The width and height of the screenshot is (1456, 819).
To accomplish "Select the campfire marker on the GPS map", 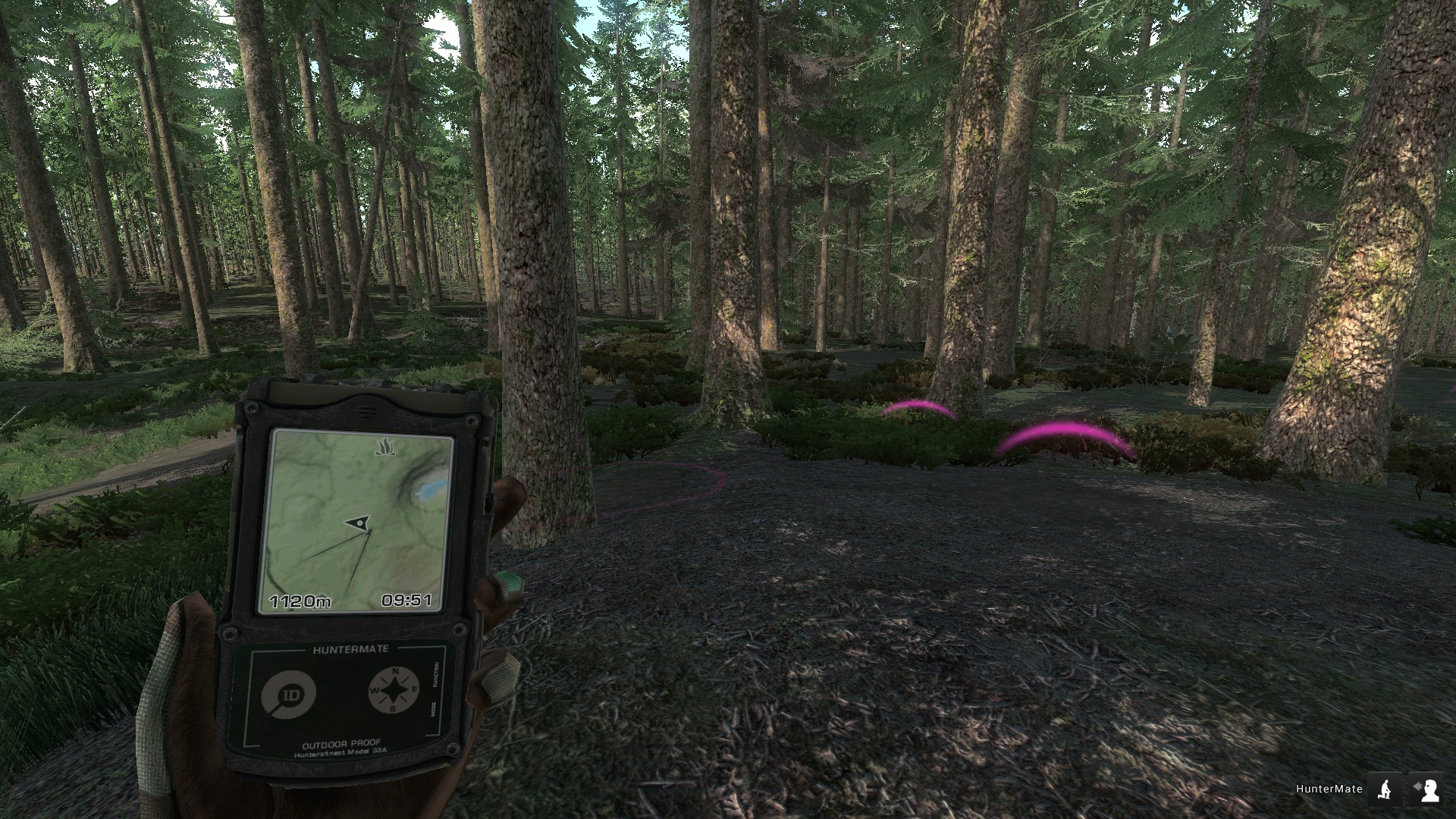I will click(x=383, y=447).
